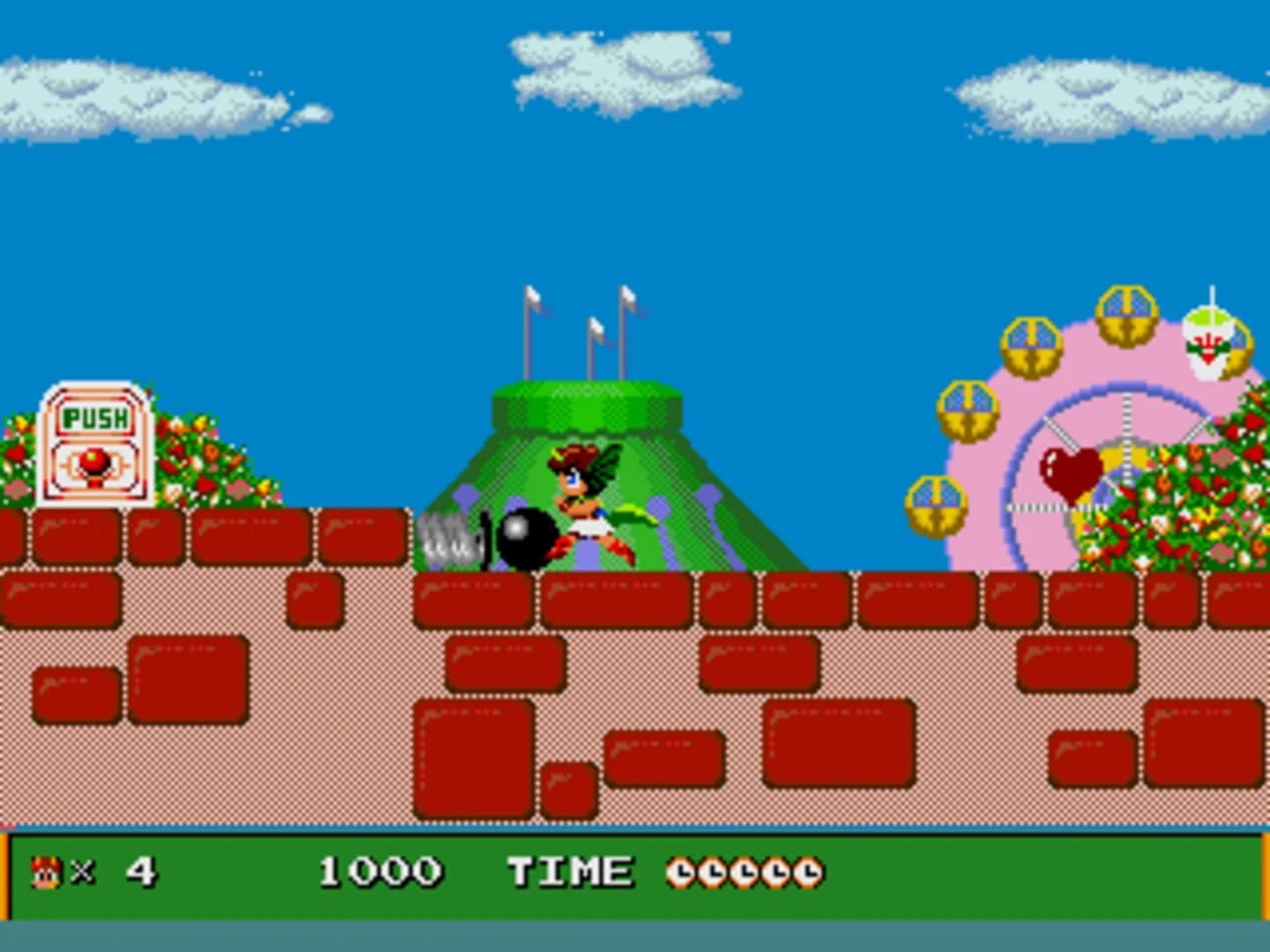
Task: Click the player lives head icon
Action: click(44, 871)
